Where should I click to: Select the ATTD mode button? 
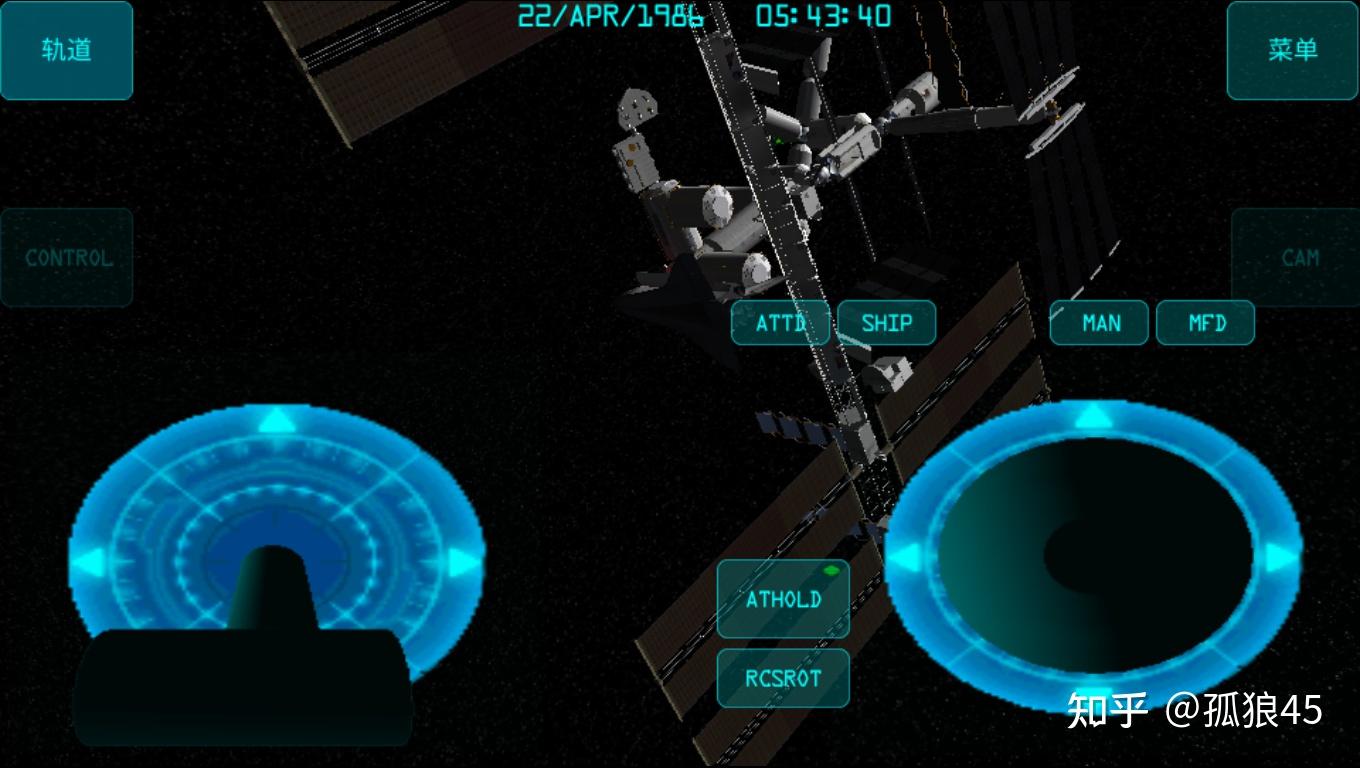780,323
